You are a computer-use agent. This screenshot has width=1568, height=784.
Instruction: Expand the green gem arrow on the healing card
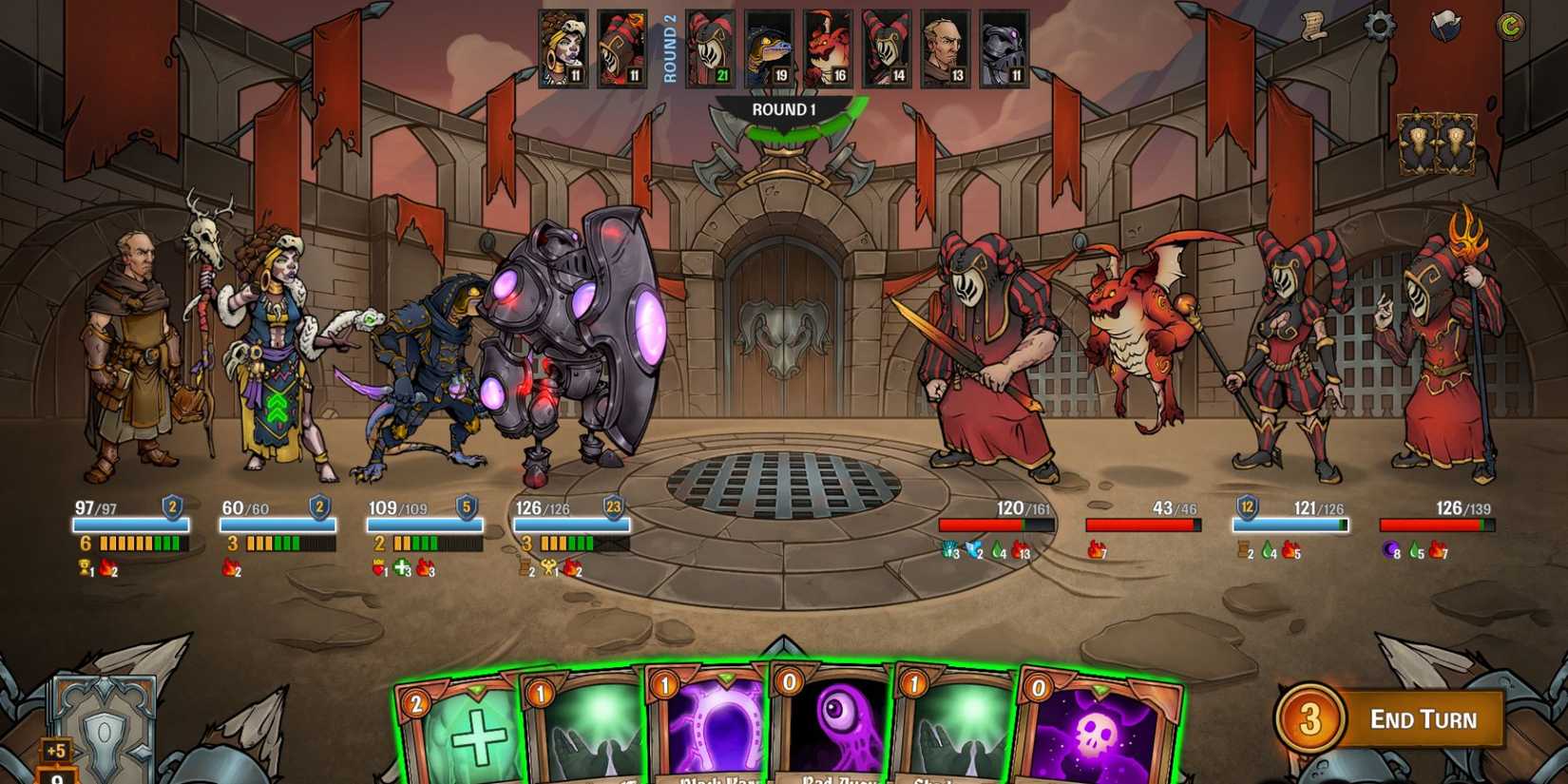pos(477,687)
